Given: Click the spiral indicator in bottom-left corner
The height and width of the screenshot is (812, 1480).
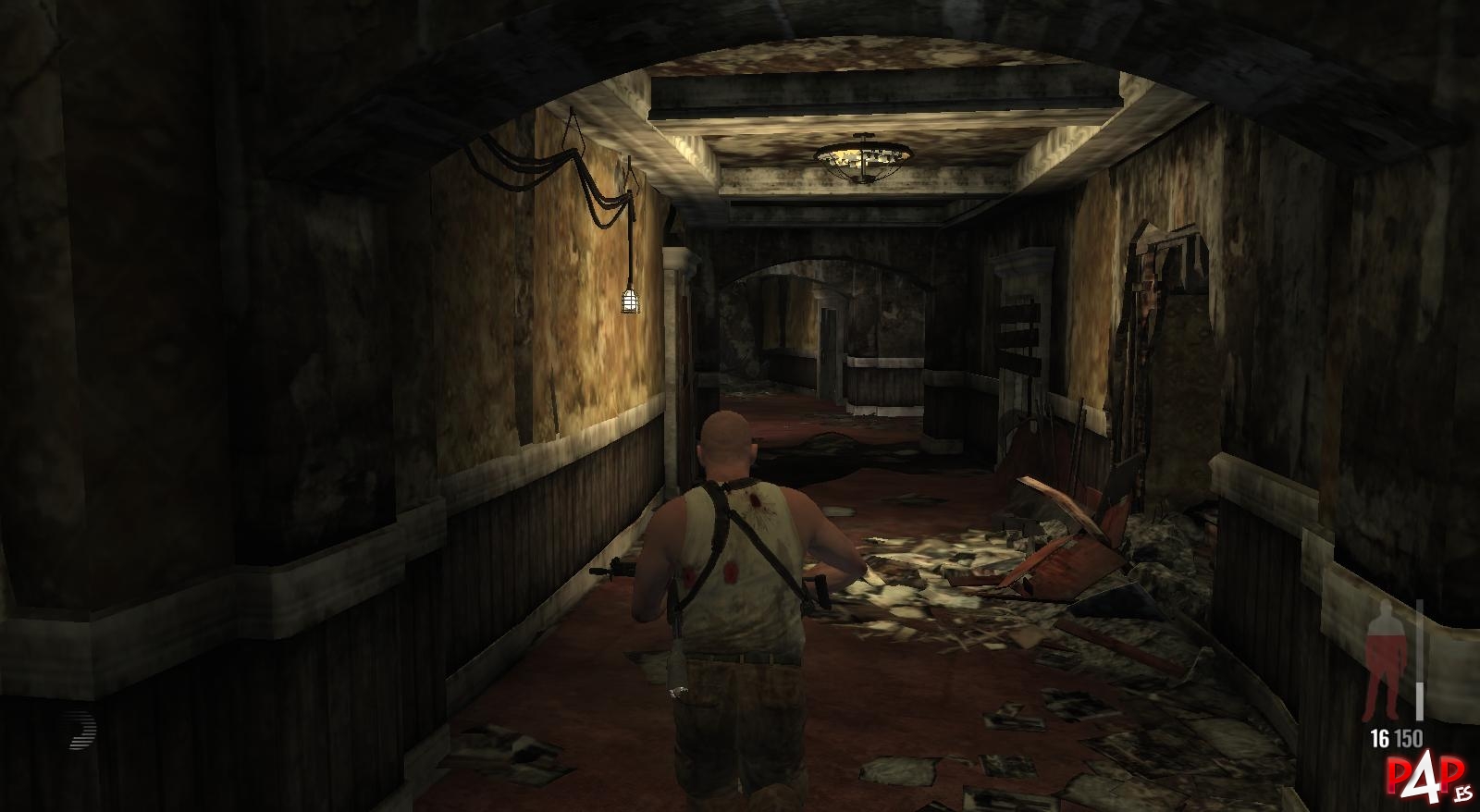Looking at the screenshot, I should point(80,731).
